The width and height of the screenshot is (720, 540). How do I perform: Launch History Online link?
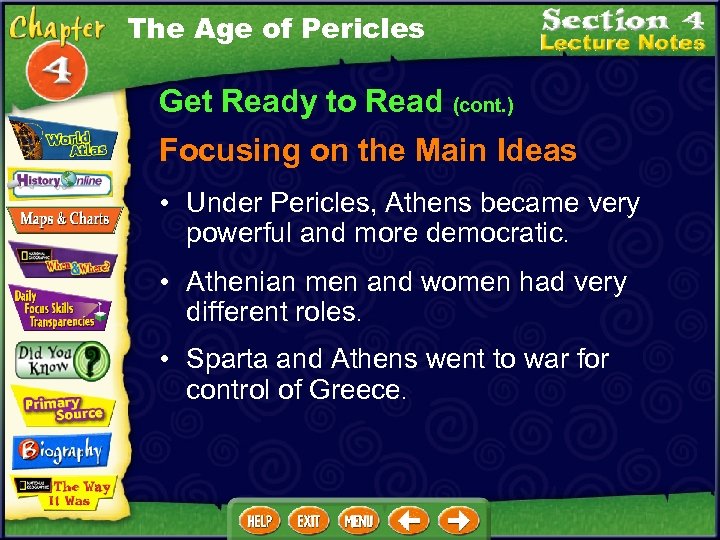pos(62,183)
